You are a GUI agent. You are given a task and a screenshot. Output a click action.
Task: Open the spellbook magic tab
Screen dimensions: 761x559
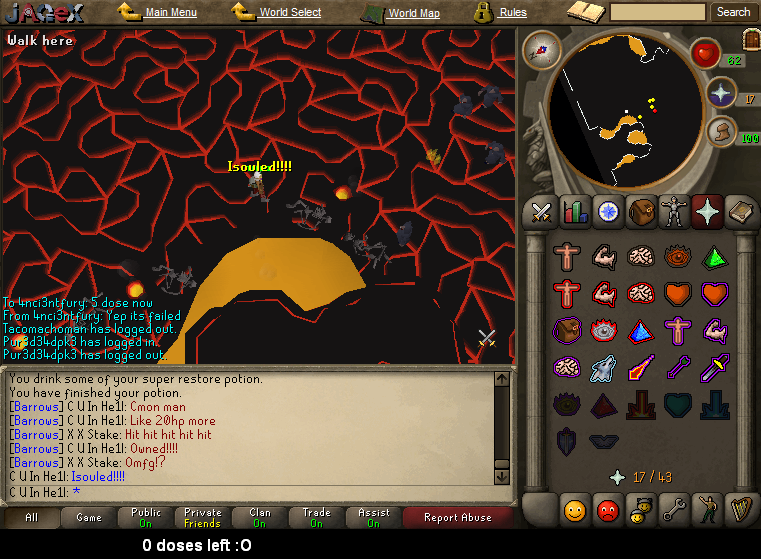click(x=741, y=212)
